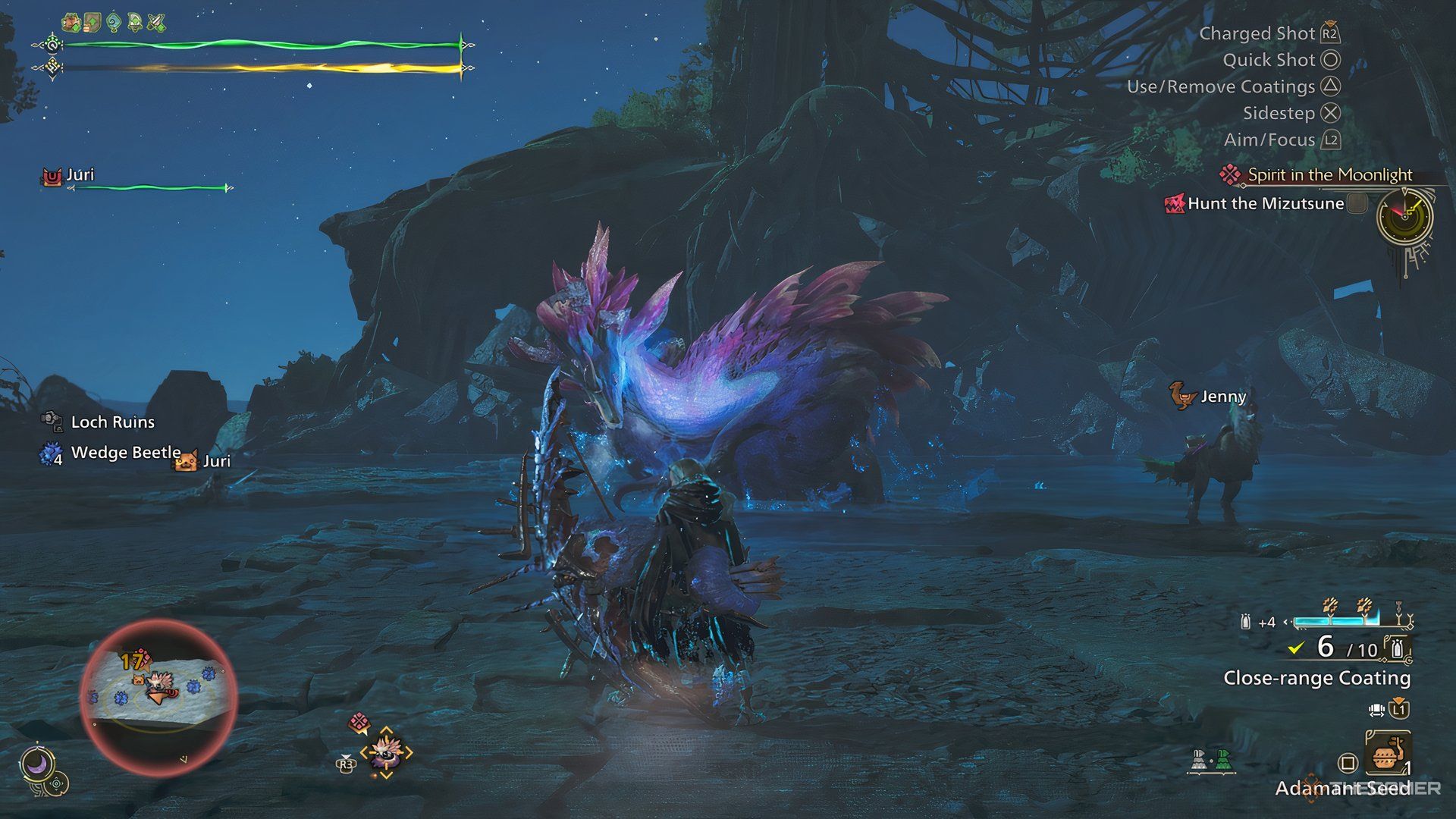
Task: Select the Wedge Beetle tracker entry
Action: 125,453
